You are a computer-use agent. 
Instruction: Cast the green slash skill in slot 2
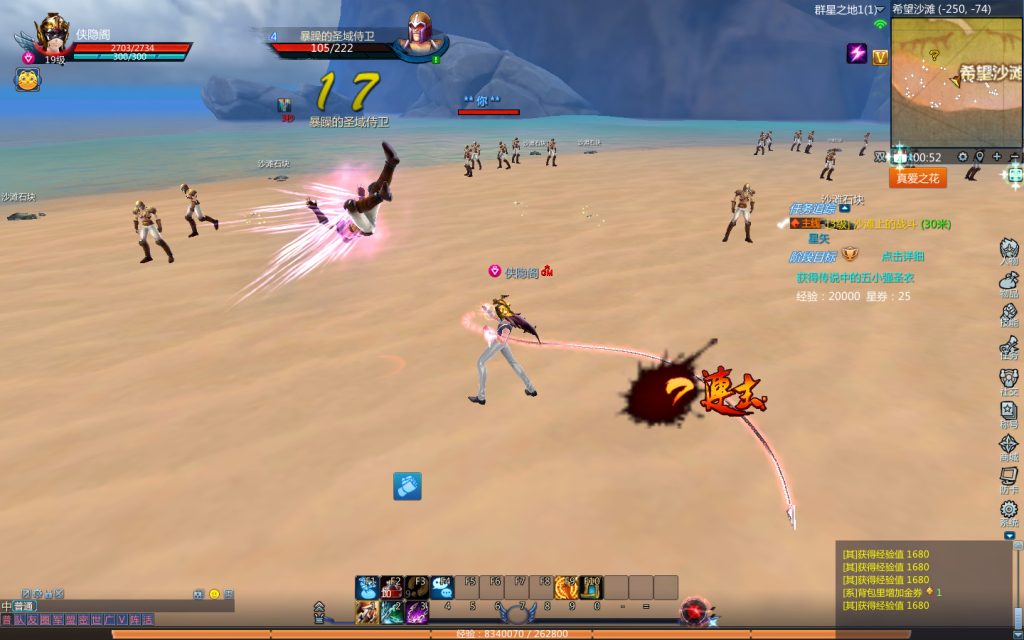pos(392,612)
